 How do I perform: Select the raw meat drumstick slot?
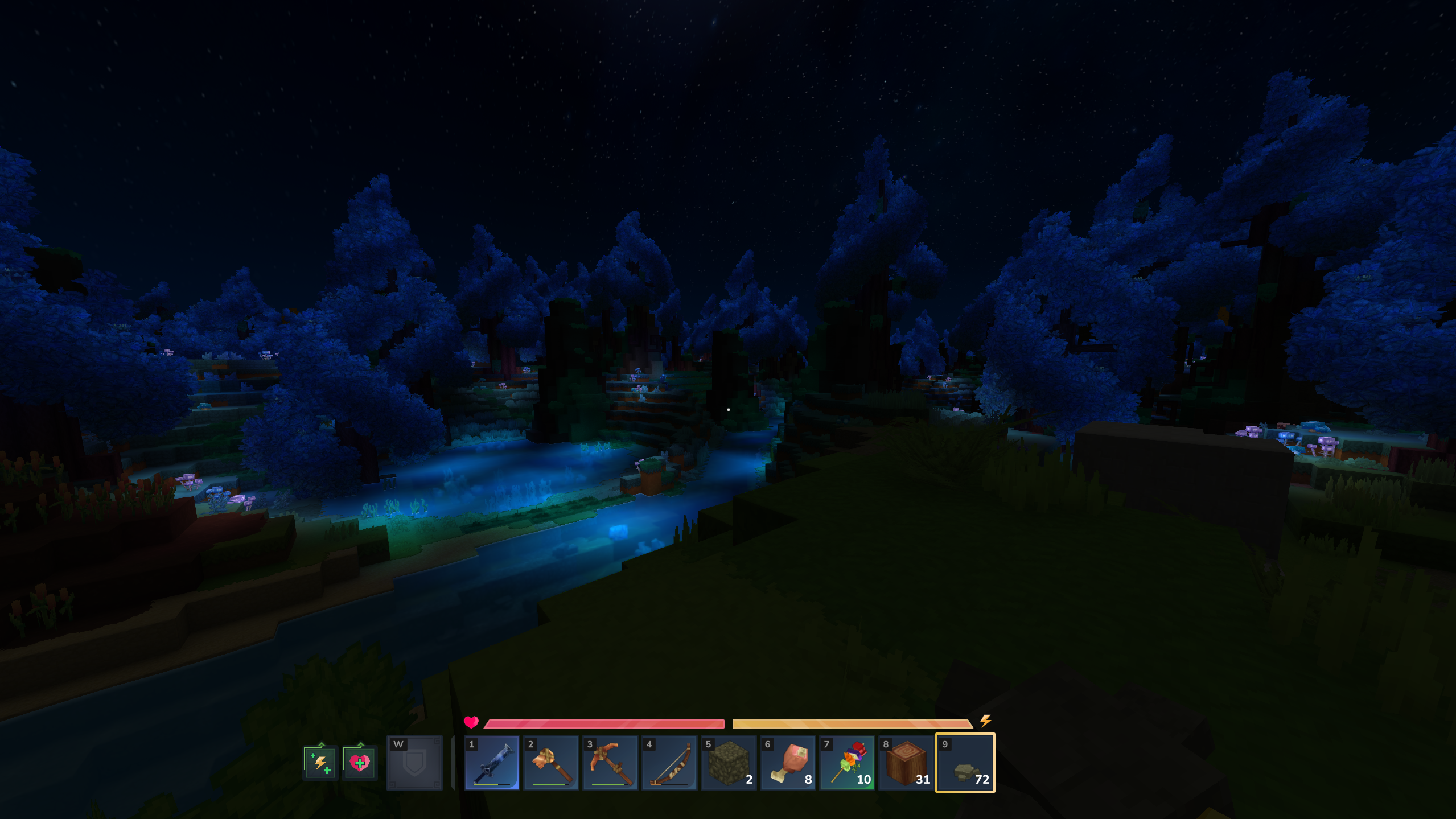(x=788, y=763)
